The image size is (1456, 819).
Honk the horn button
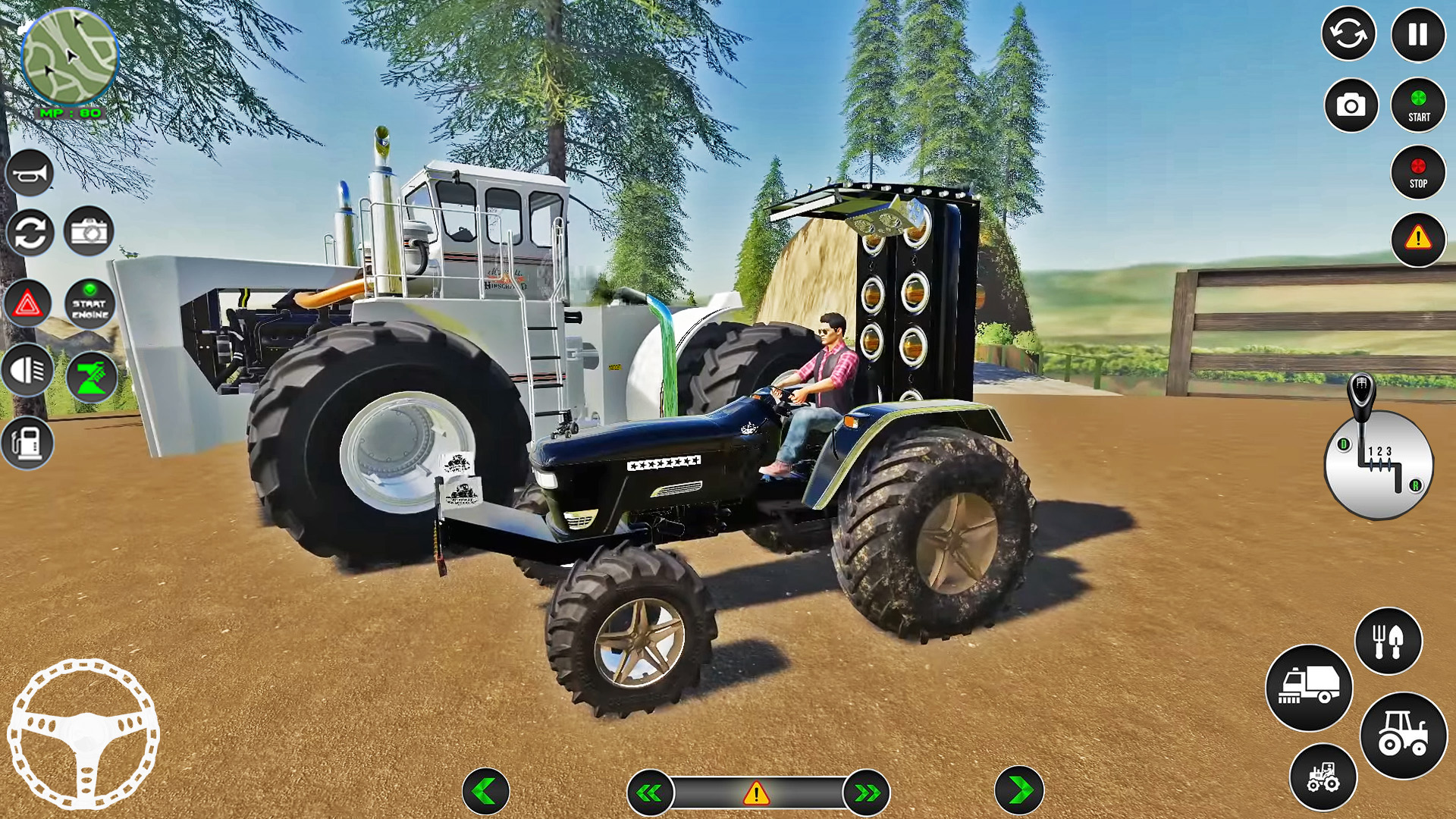pyautogui.click(x=30, y=174)
